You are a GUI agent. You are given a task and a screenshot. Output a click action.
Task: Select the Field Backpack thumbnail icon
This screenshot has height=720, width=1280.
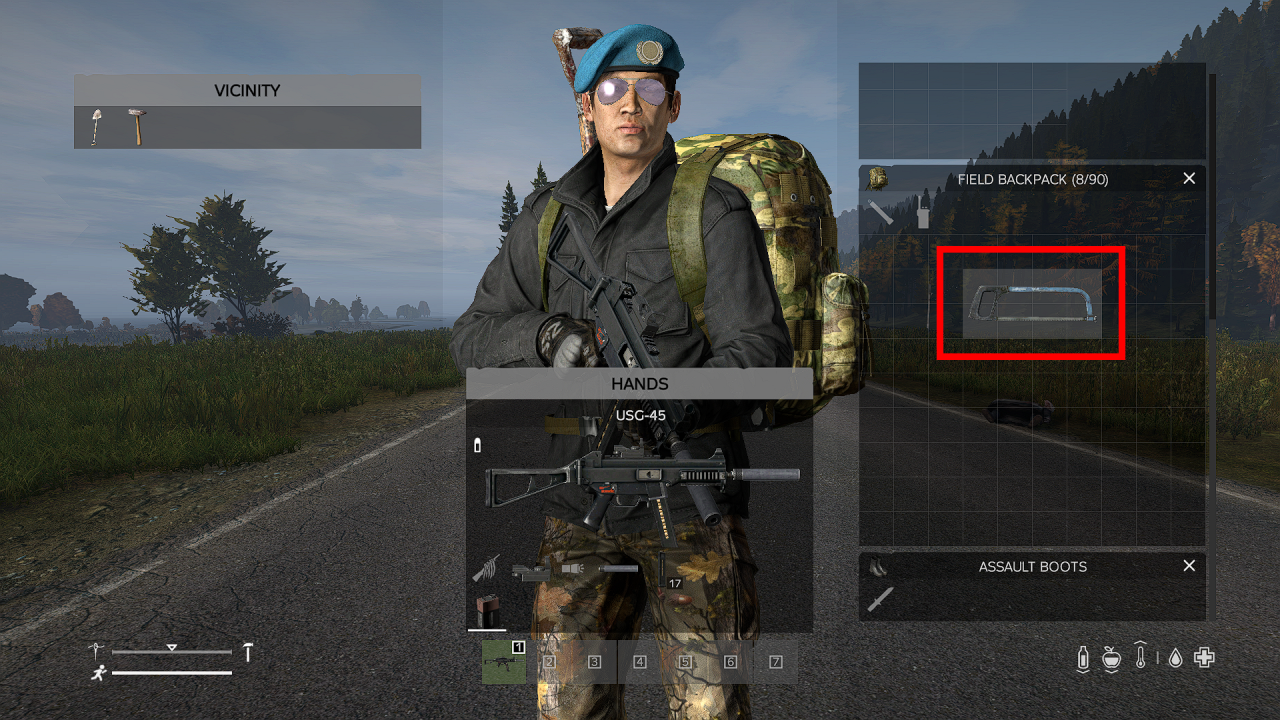point(877,179)
